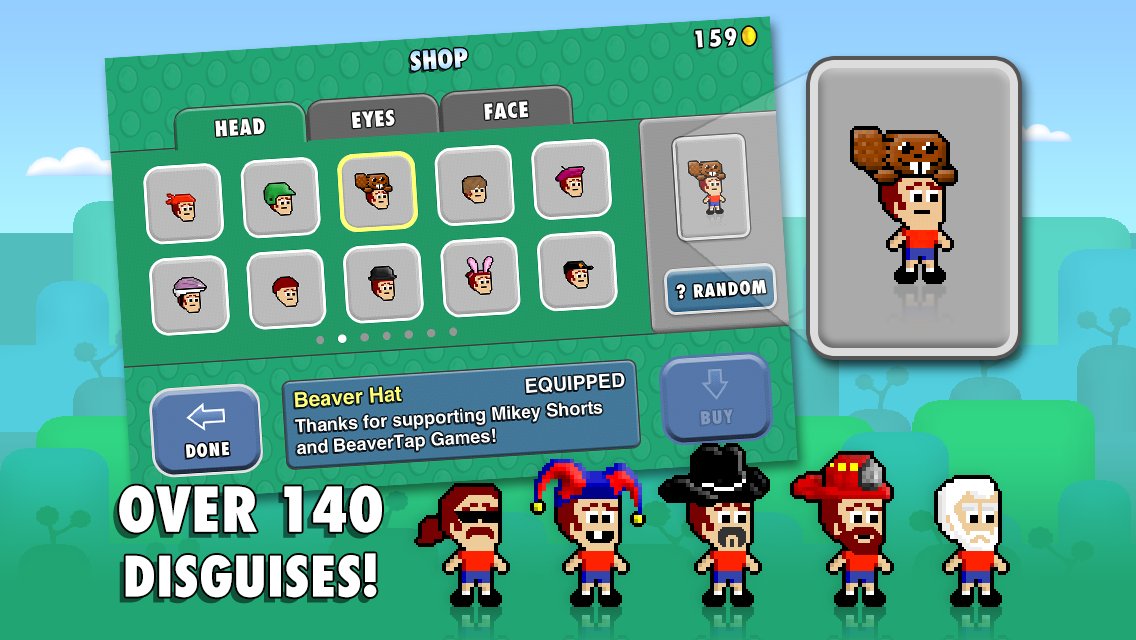Click the greyed-out BUY button
Image resolution: width=1136 pixels, height=640 pixels.
[x=716, y=397]
